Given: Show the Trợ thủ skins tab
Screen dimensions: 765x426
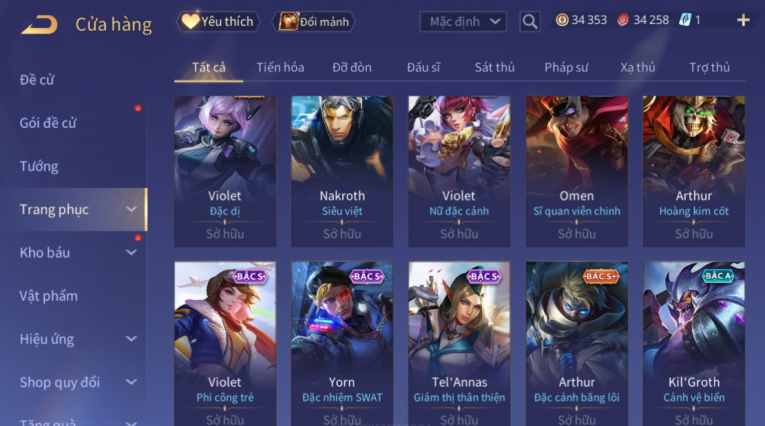Looking at the screenshot, I should [x=709, y=67].
